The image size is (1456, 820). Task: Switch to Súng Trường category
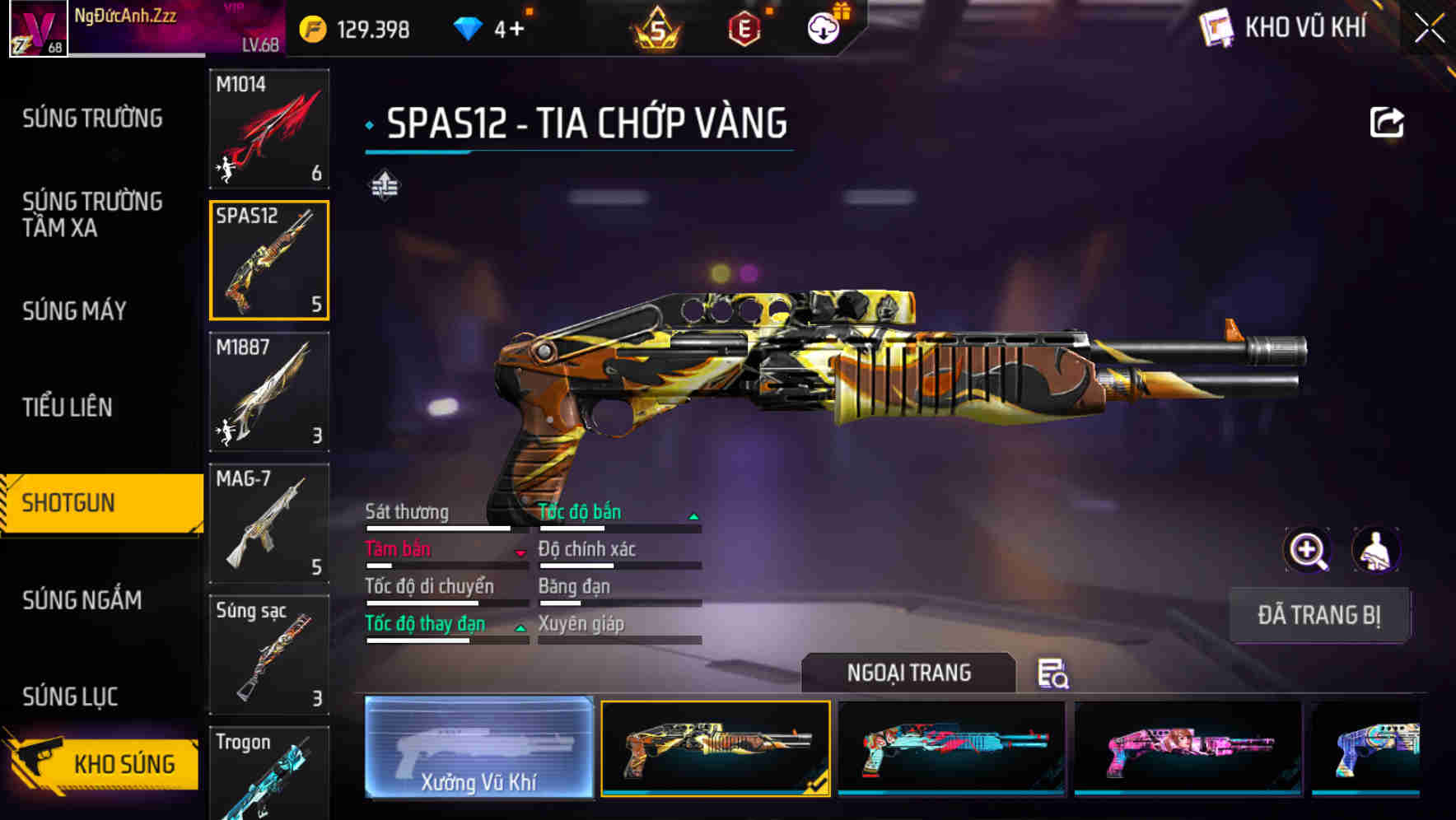click(x=92, y=119)
